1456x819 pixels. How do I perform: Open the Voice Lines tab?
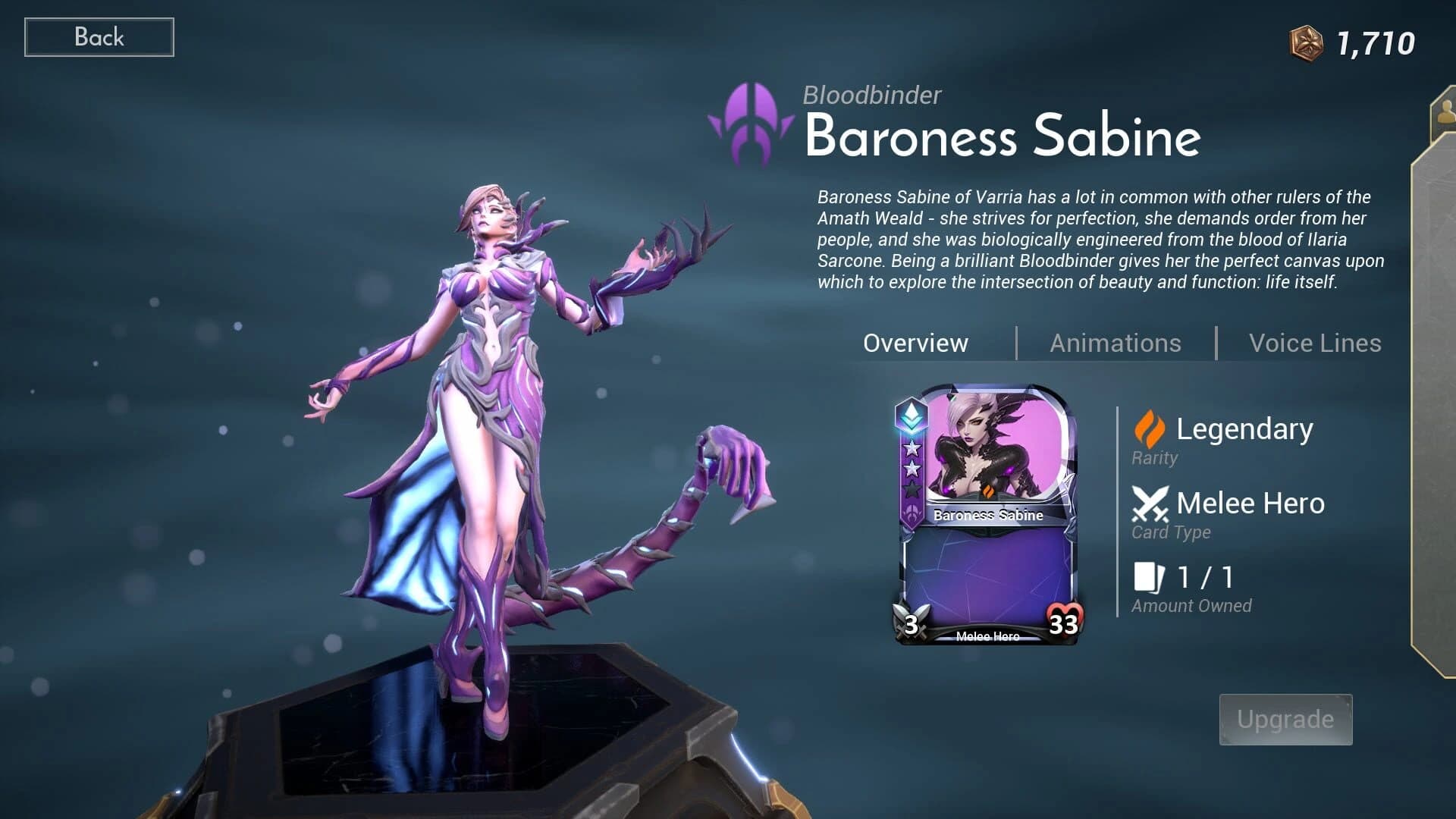(1316, 343)
